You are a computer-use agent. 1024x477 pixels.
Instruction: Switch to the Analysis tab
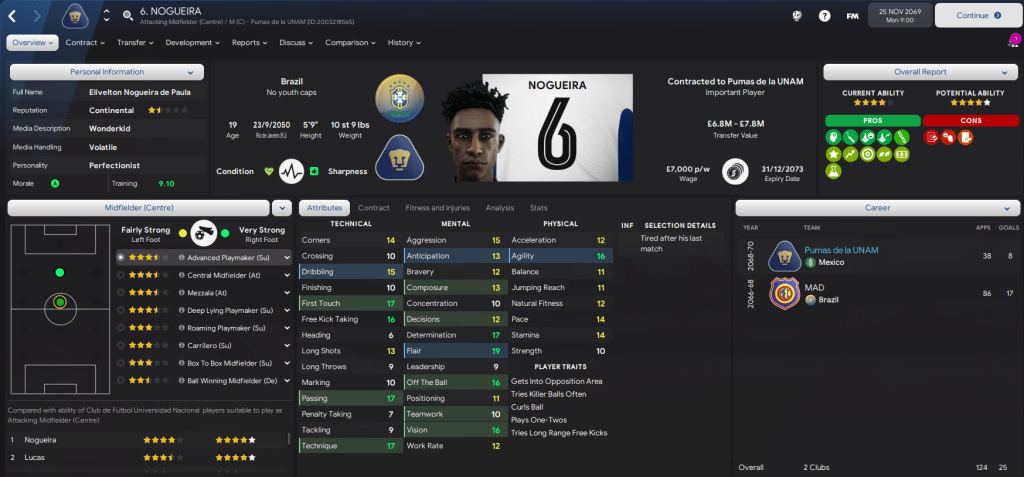(499, 208)
